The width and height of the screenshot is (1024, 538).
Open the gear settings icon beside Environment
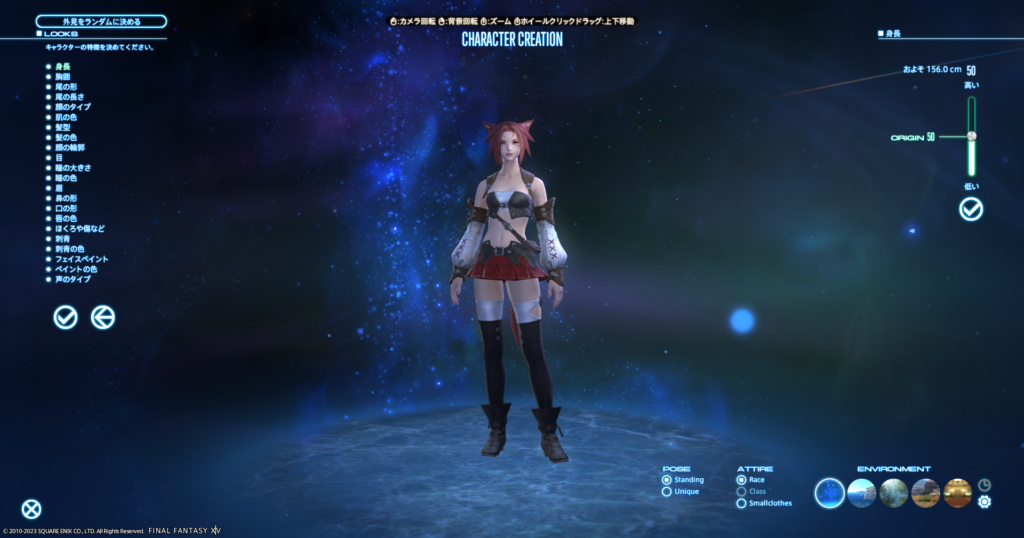tap(984, 501)
